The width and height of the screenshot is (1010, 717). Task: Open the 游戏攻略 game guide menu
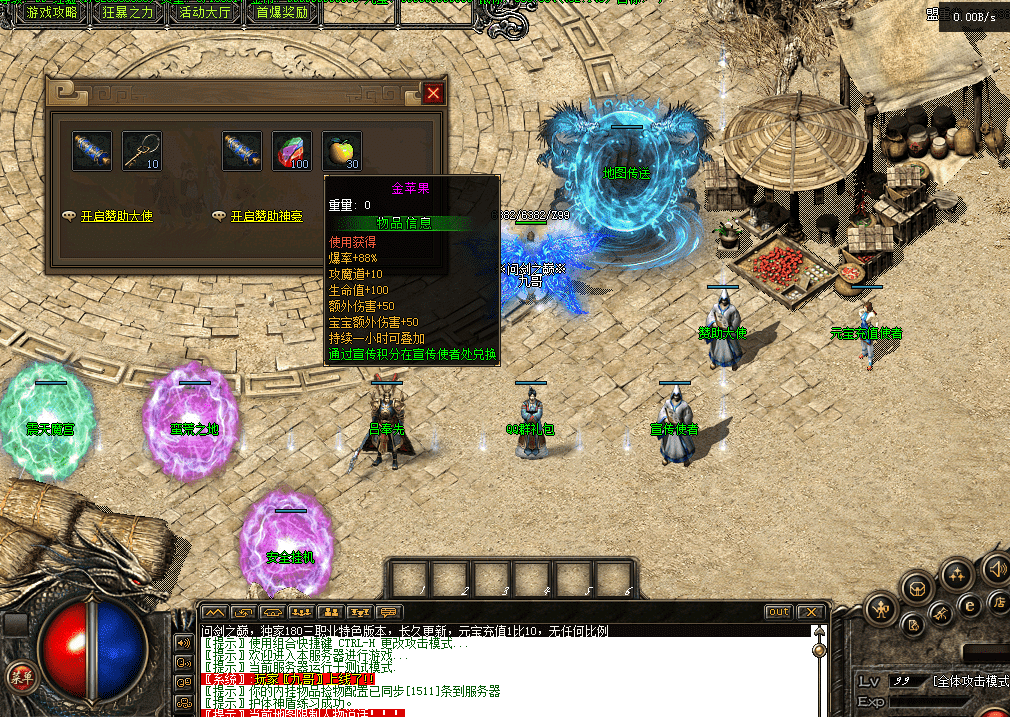click(x=52, y=13)
